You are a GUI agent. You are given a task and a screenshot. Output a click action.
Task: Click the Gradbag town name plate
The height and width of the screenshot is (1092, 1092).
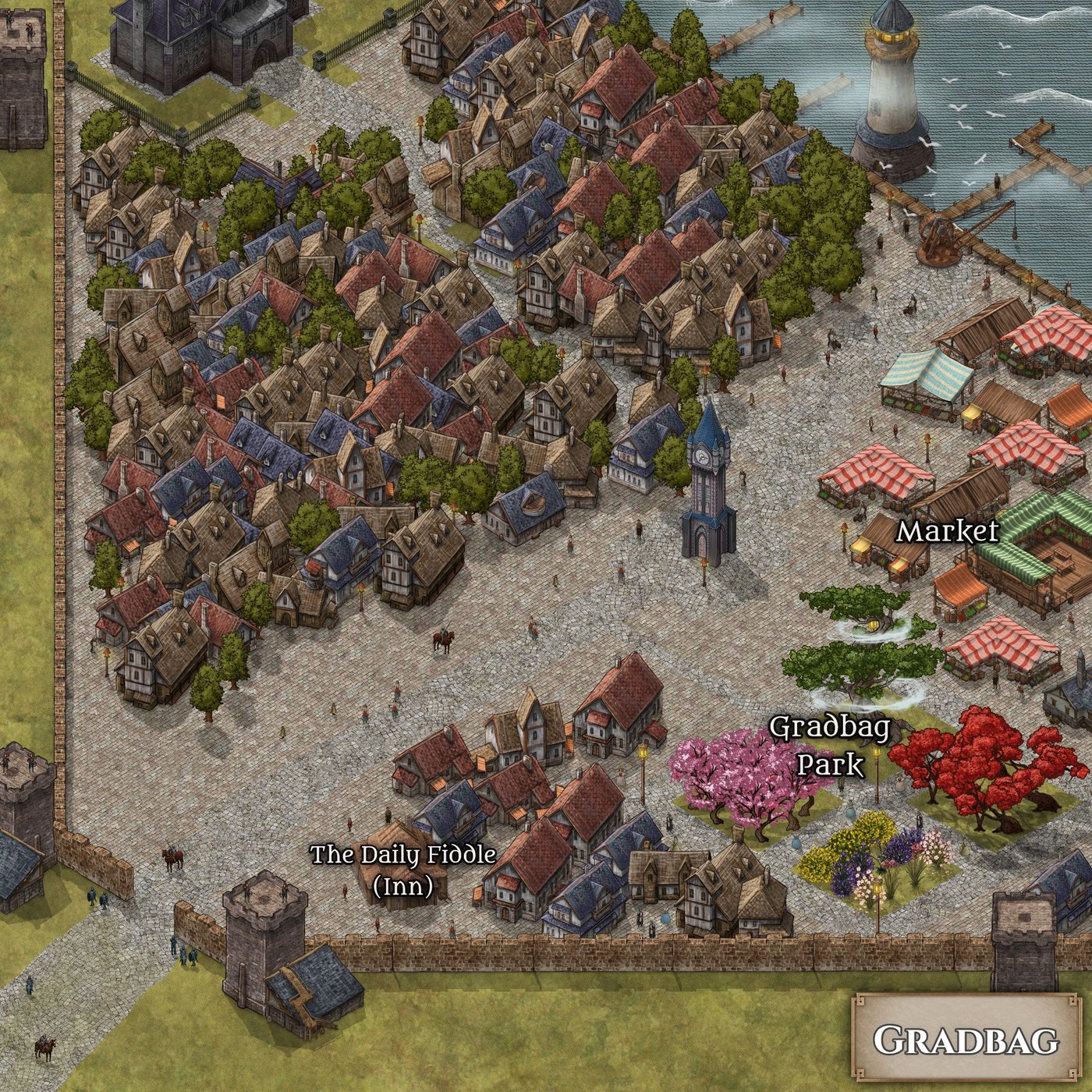point(966,1040)
